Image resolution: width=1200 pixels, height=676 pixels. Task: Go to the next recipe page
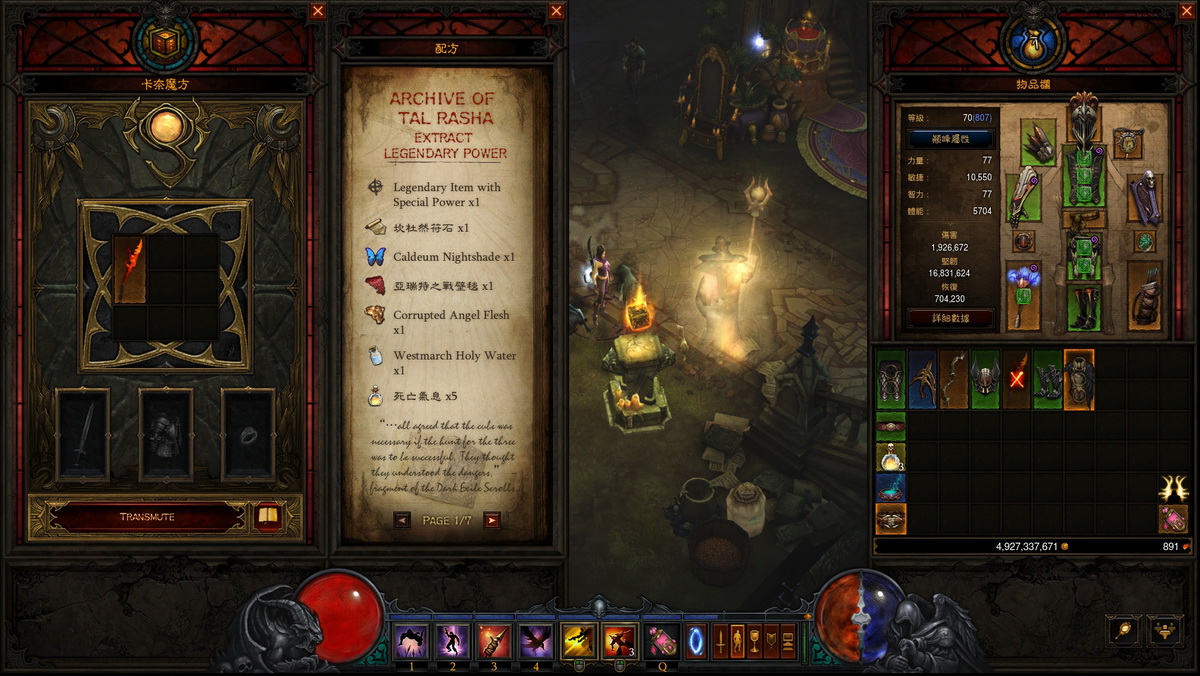click(x=491, y=520)
